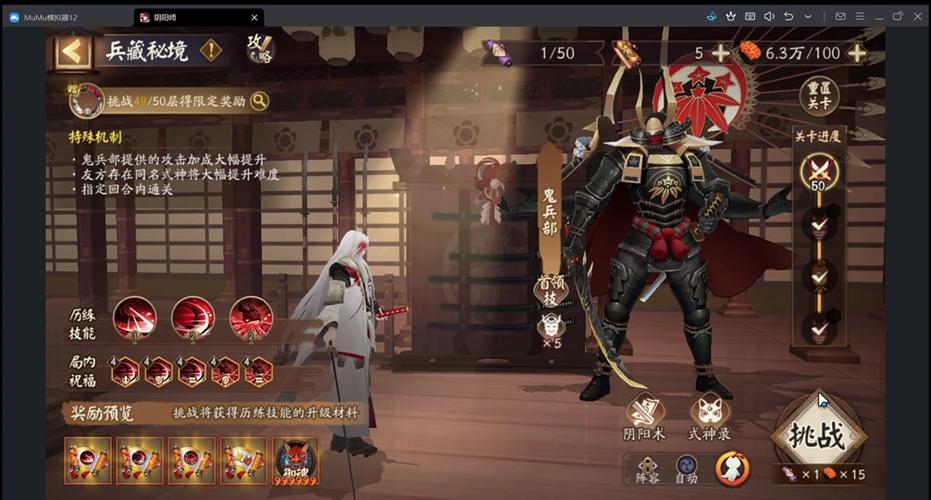The image size is (931, 500).
Task: Reset the stage with 重置关卡
Action: (x=820, y=97)
